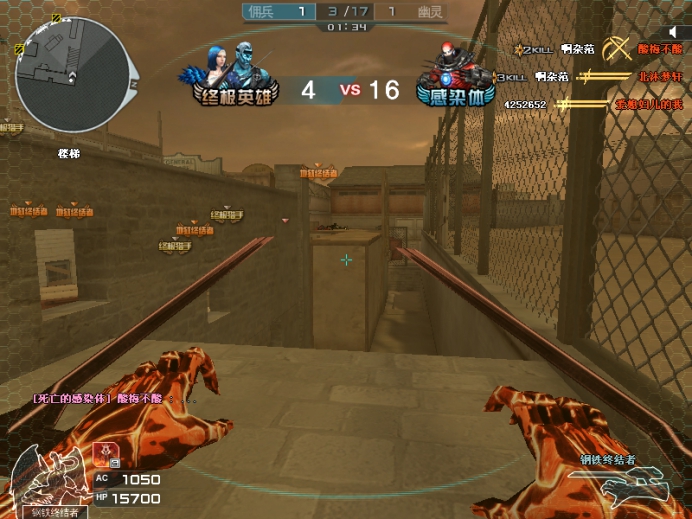
Task: Select the winged character portrait
Action: click(x=50, y=479)
